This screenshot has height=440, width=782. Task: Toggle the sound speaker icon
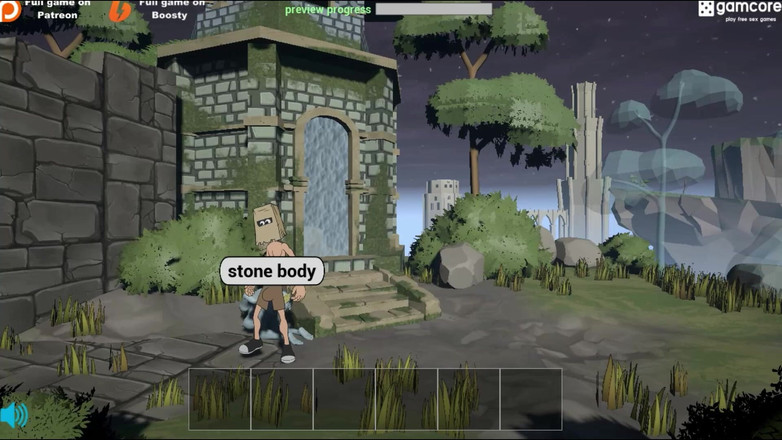coord(14,415)
